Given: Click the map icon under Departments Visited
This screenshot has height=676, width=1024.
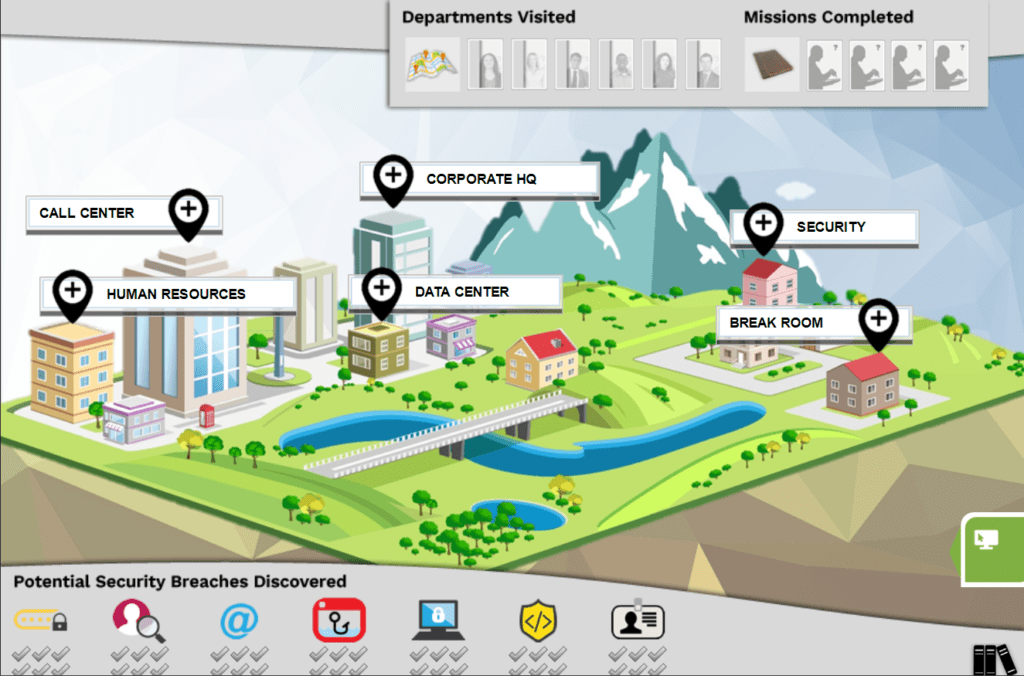Looking at the screenshot, I should click(x=432, y=64).
